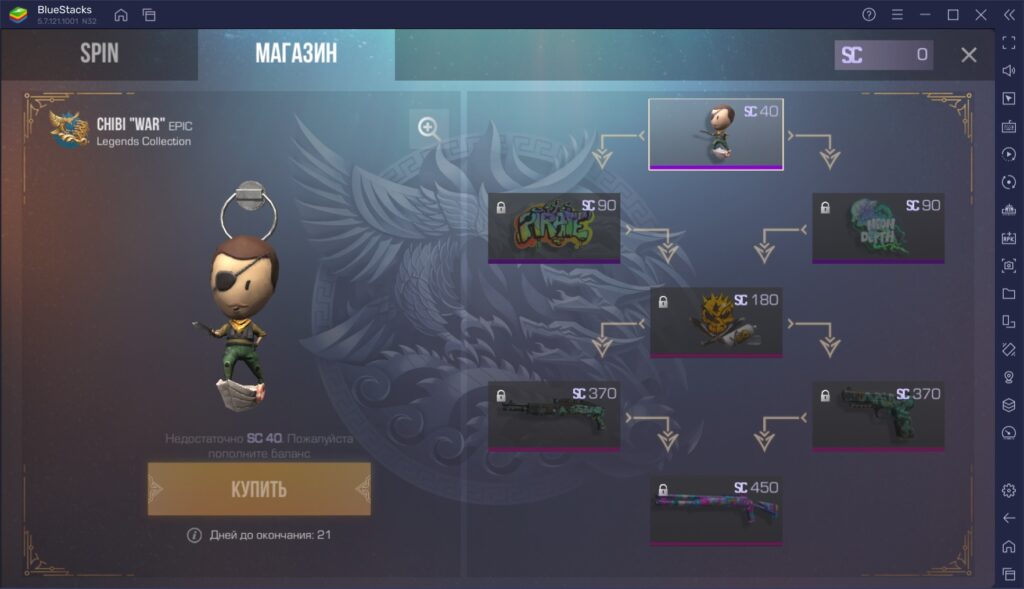The width and height of the screenshot is (1024, 589).
Task: Tap the SC currency balance box
Action: coord(883,55)
